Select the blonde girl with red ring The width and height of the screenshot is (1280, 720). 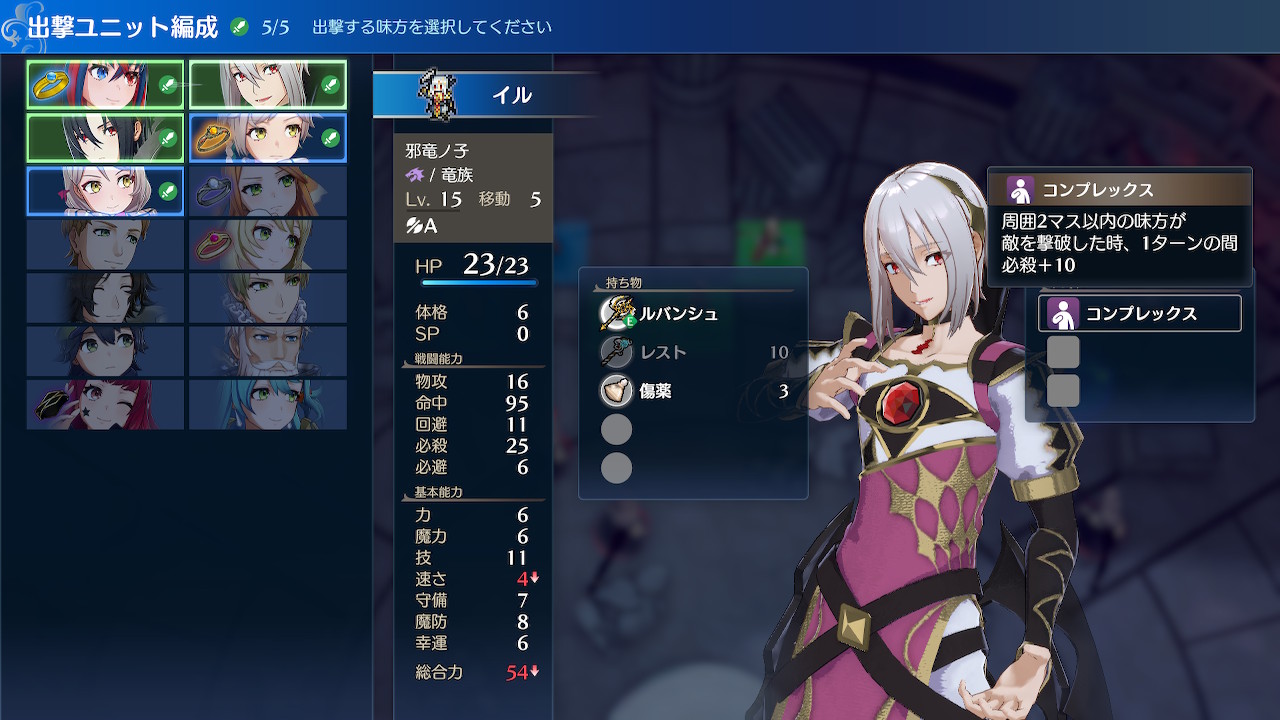coord(267,244)
